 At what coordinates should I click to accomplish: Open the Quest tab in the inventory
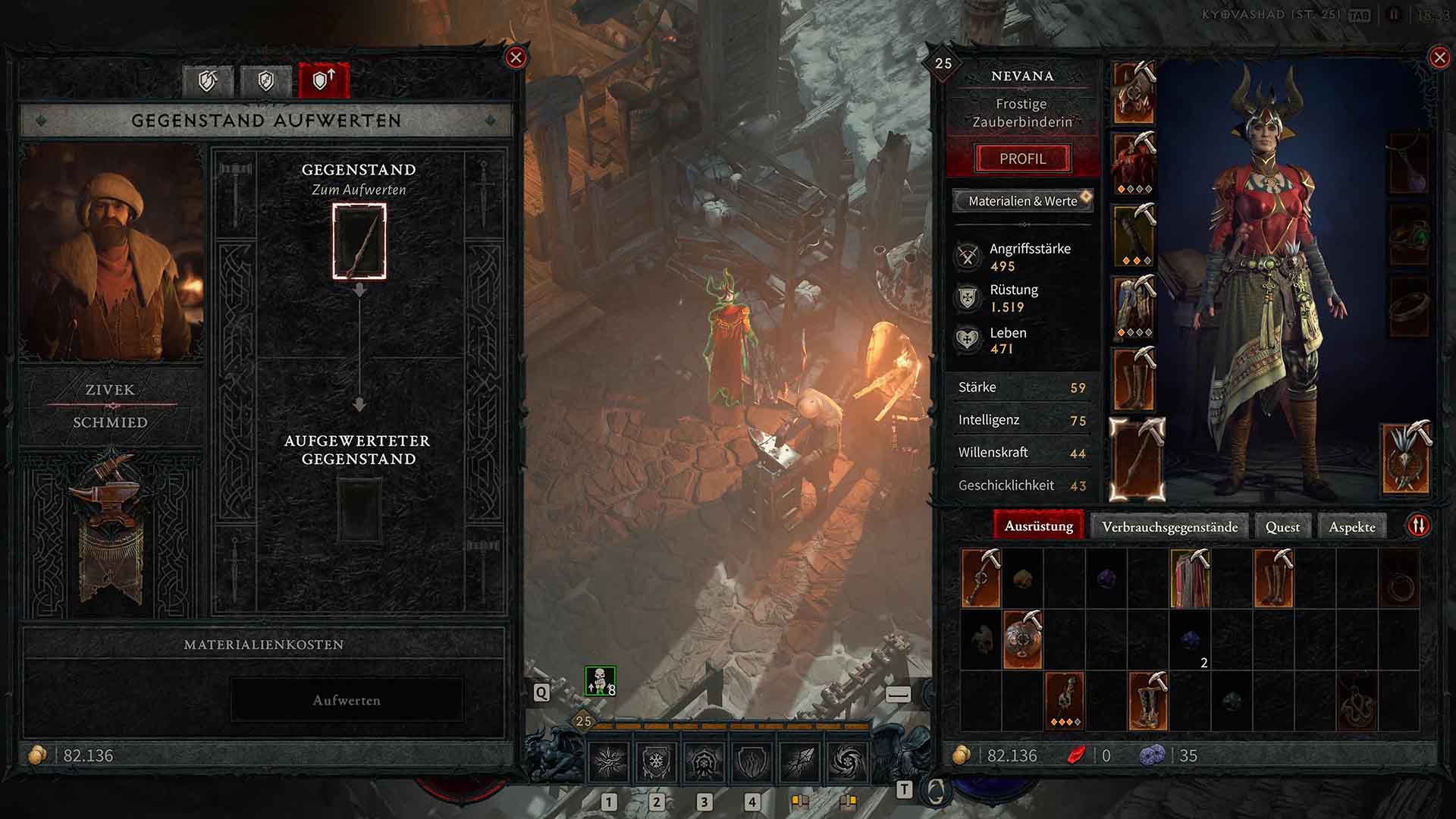click(x=1282, y=525)
